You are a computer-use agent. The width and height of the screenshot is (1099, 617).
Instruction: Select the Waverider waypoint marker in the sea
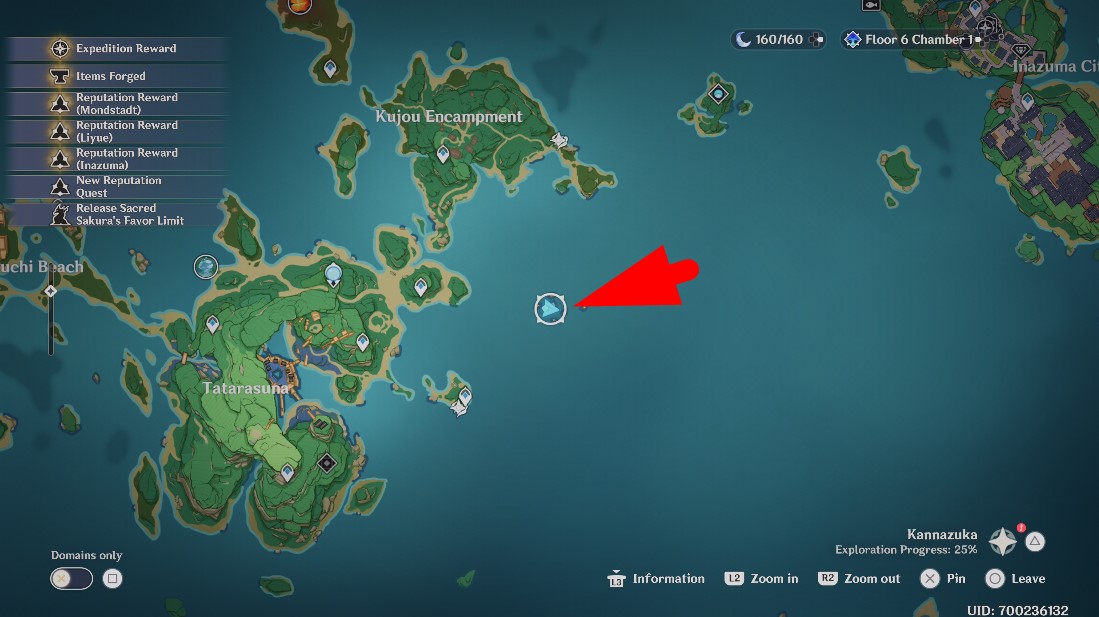[x=550, y=309]
